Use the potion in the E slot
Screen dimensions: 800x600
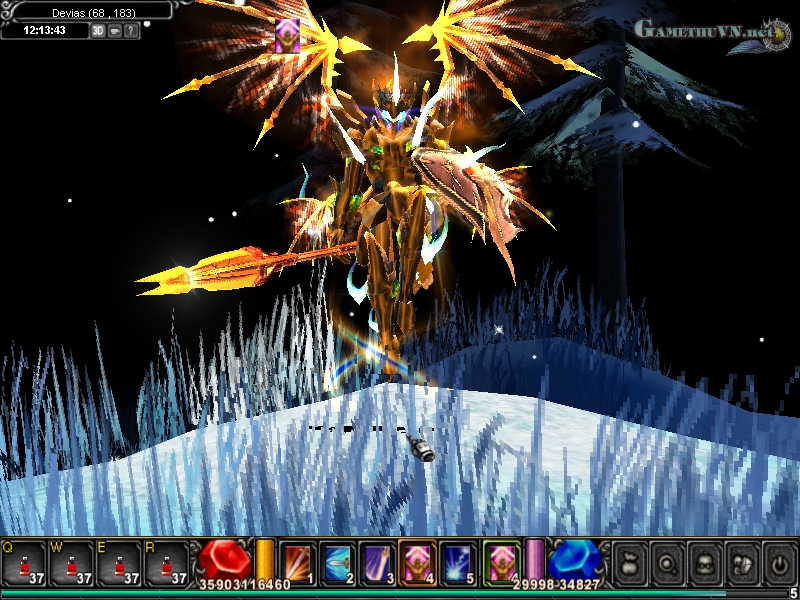click(119, 562)
